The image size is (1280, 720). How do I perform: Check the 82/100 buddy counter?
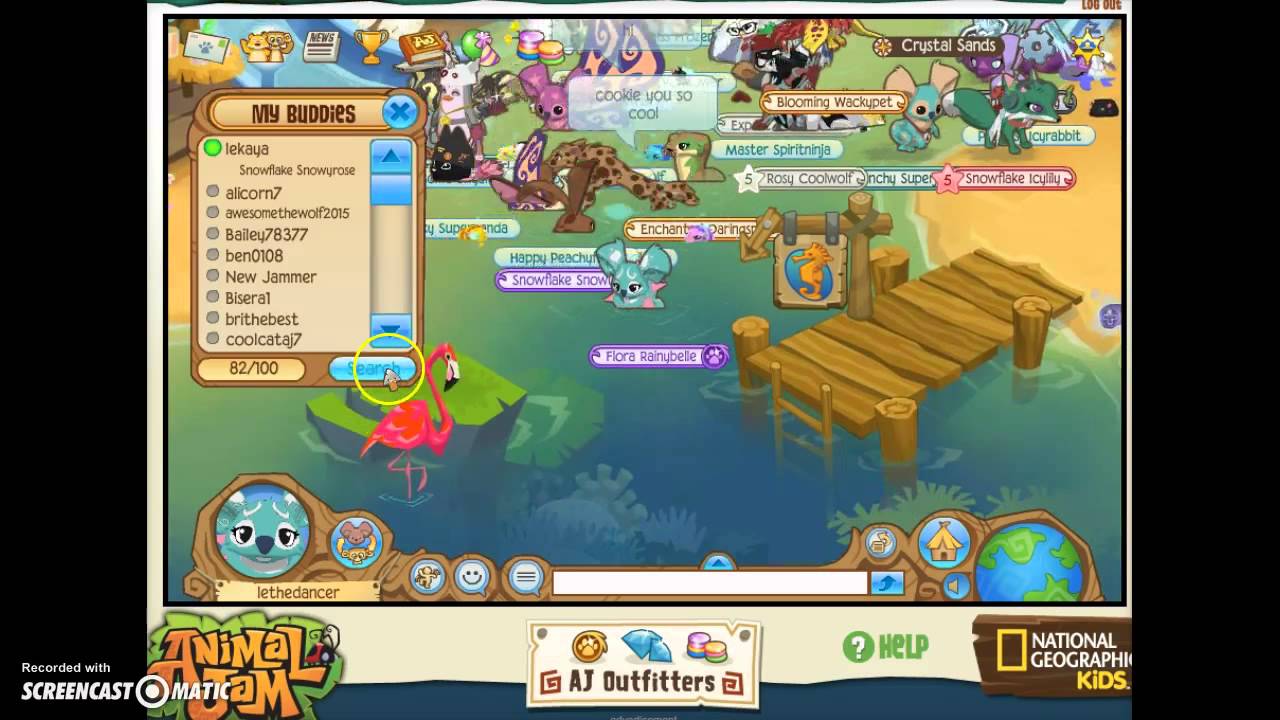point(255,369)
